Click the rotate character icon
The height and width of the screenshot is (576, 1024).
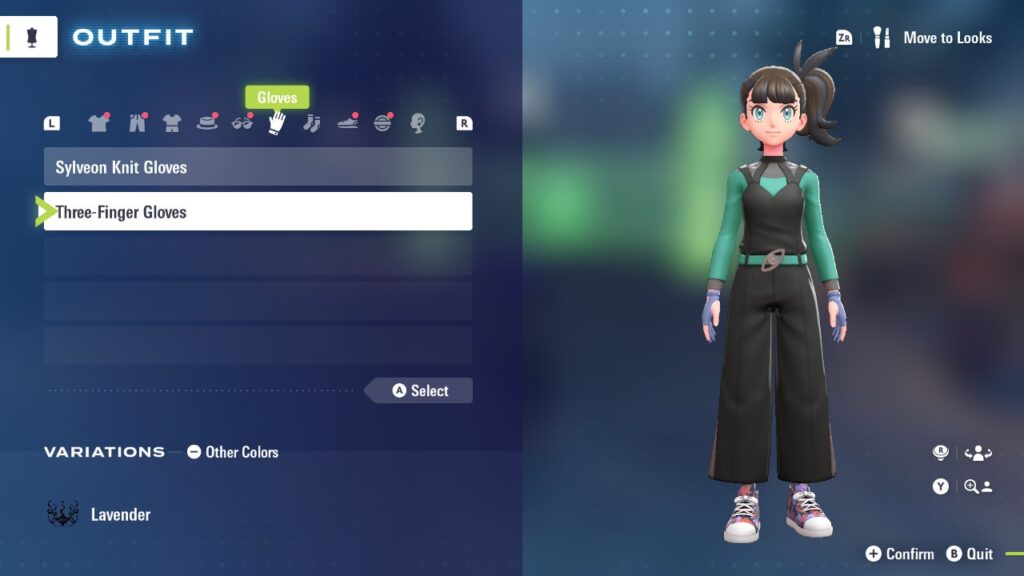pyautogui.click(x=977, y=453)
